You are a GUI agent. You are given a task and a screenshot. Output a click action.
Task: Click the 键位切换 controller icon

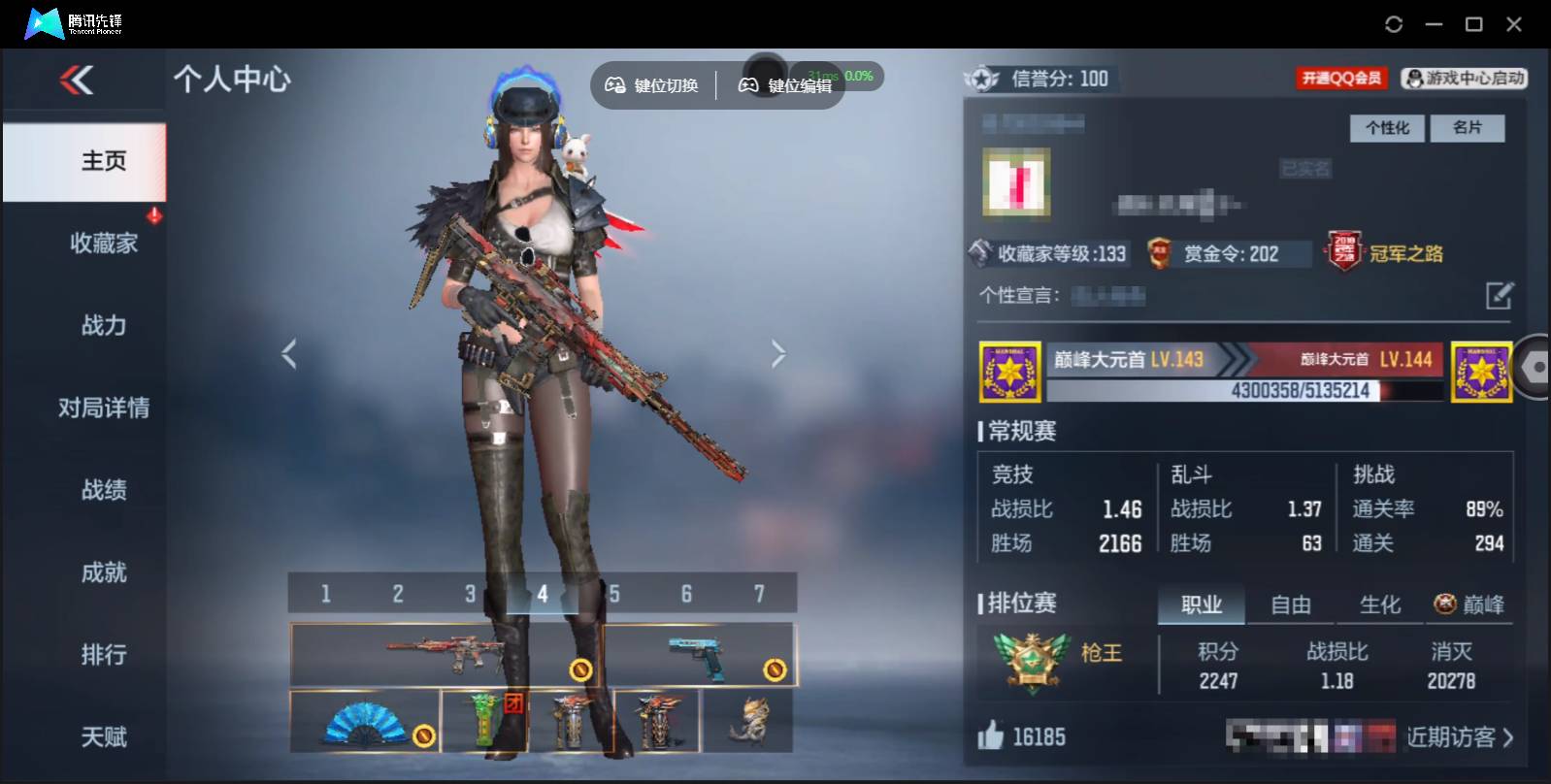pos(614,85)
